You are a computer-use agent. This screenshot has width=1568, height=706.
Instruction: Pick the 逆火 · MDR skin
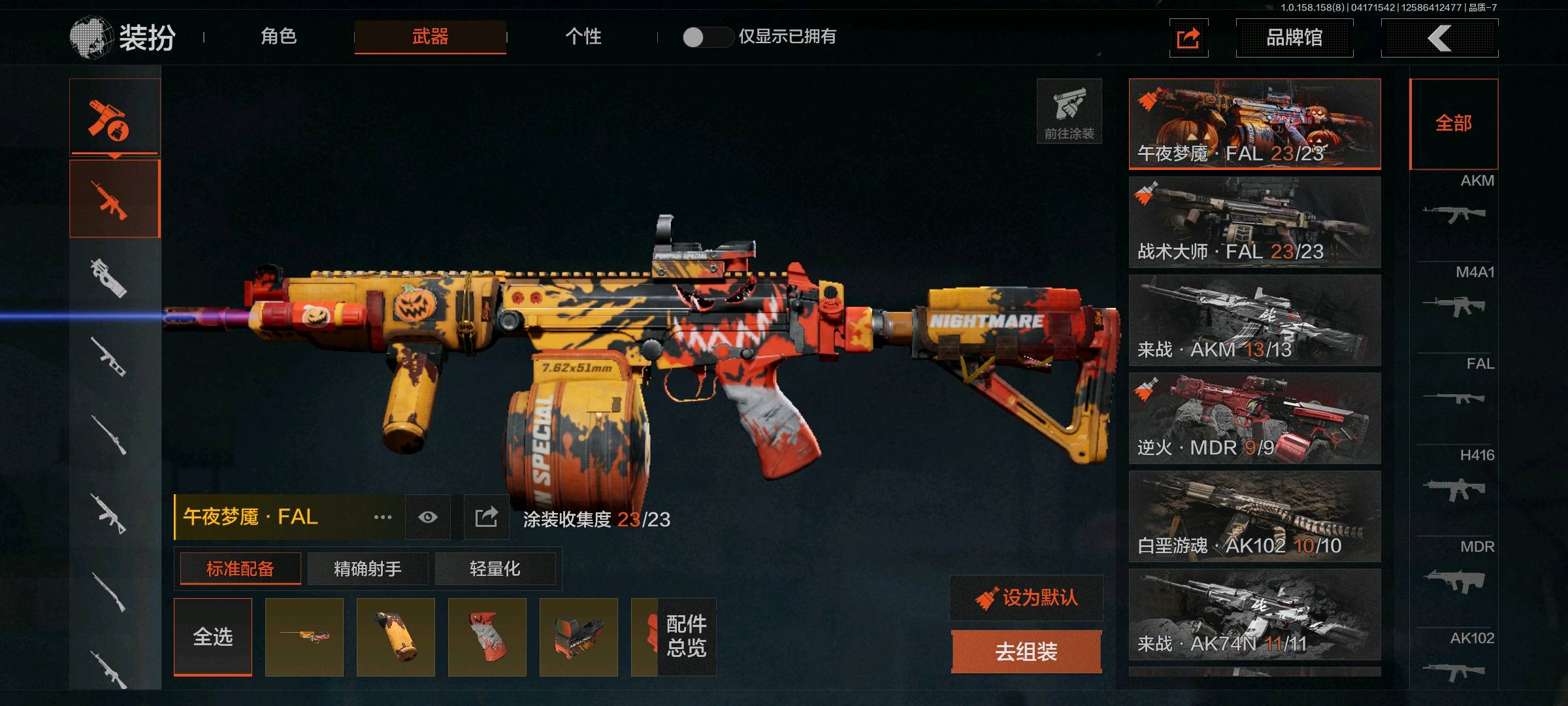tap(1254, 418)
